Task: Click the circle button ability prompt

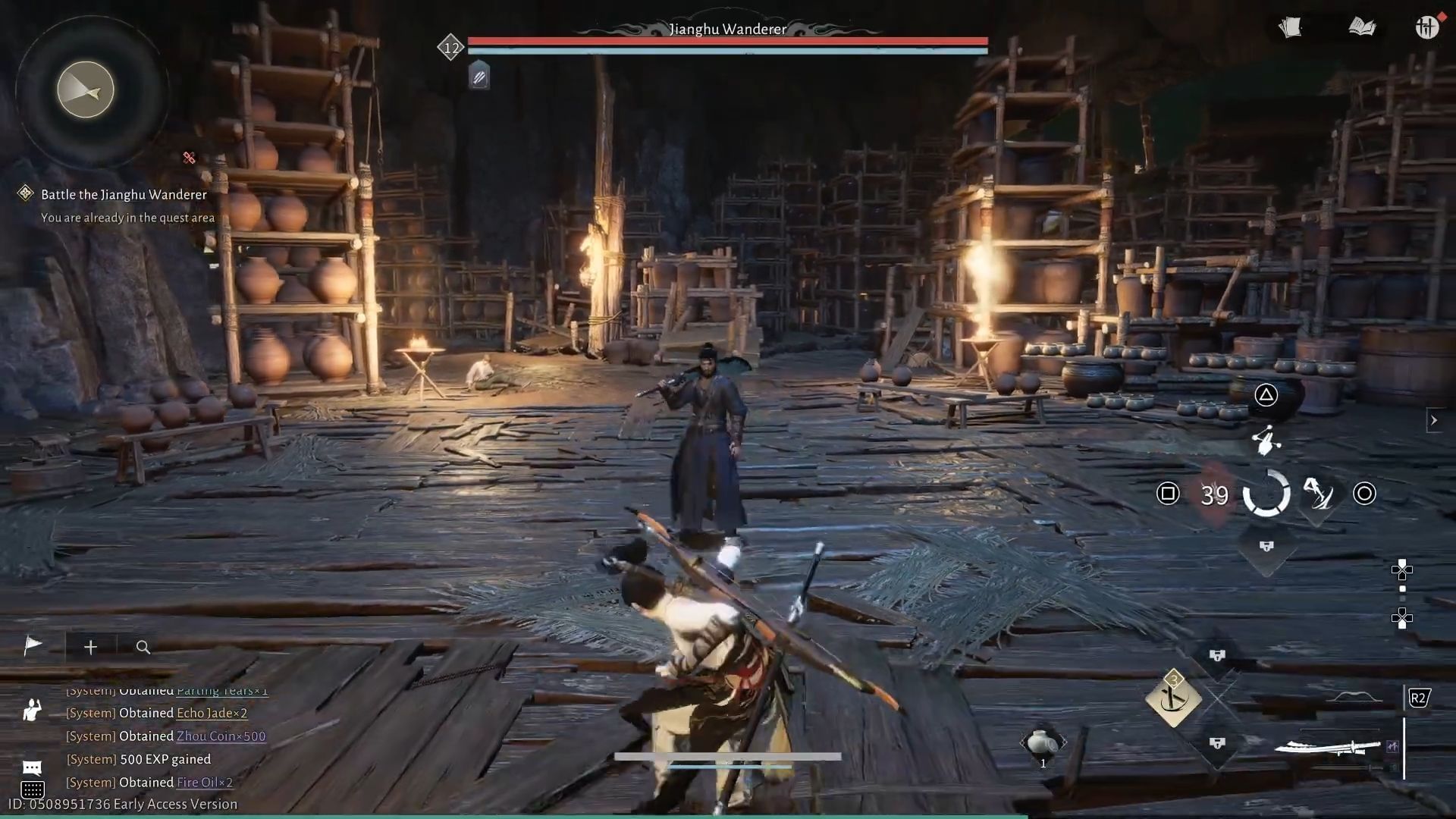Action: point(1365,494)
